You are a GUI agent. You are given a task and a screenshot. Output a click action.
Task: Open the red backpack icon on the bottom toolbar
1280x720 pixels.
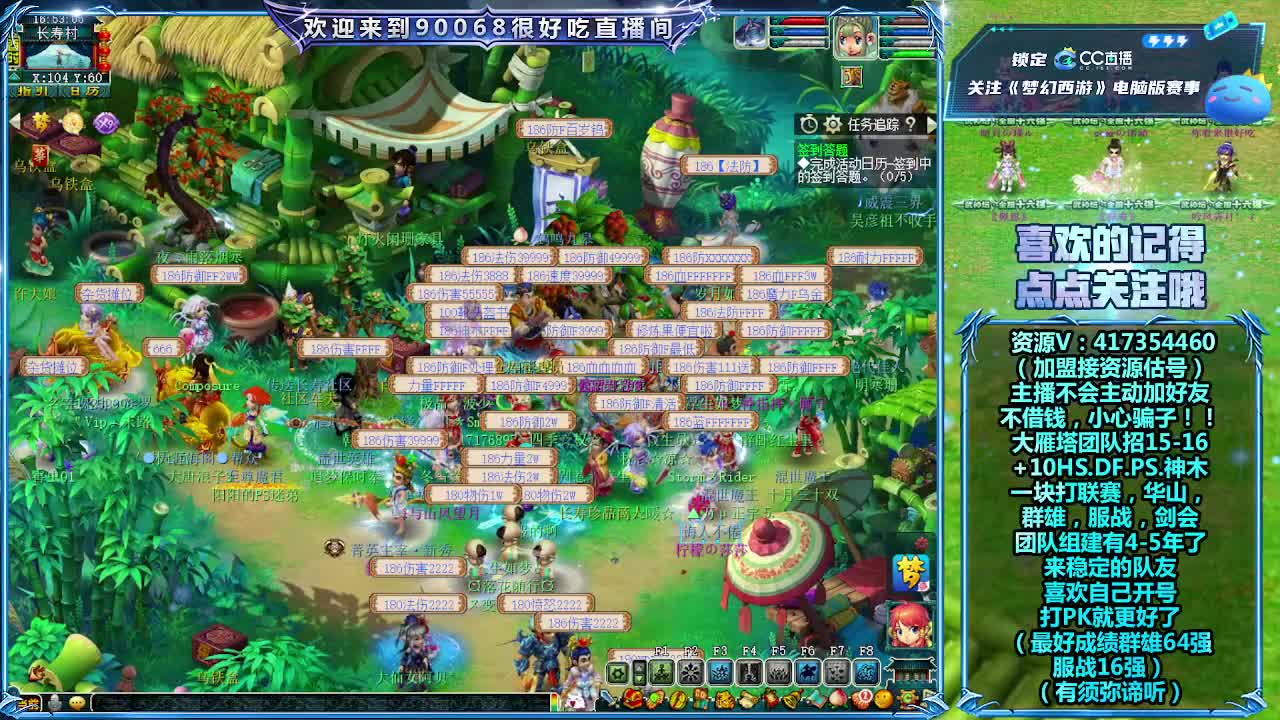coord(631,698)
